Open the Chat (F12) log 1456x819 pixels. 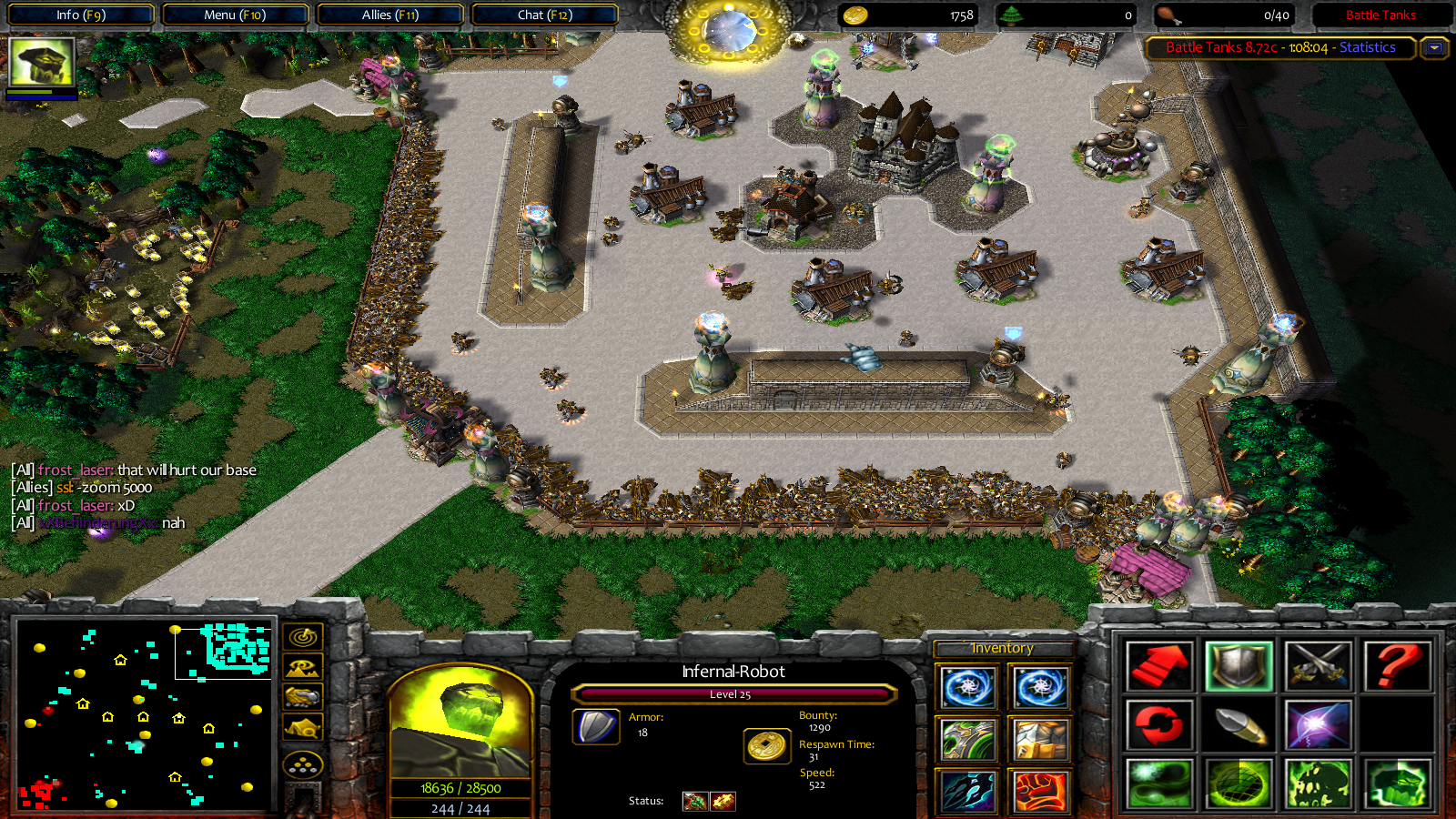(x=544, y=15)
